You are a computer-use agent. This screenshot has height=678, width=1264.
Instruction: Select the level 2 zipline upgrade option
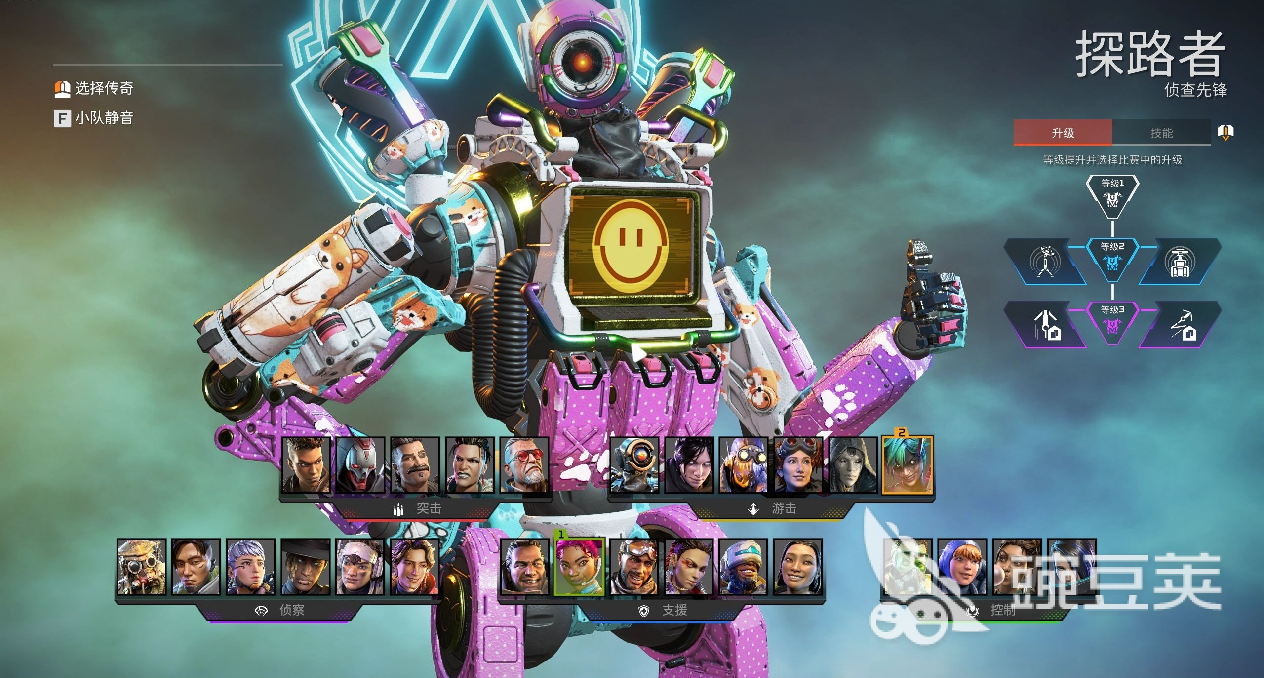[x=1044, y=262]
